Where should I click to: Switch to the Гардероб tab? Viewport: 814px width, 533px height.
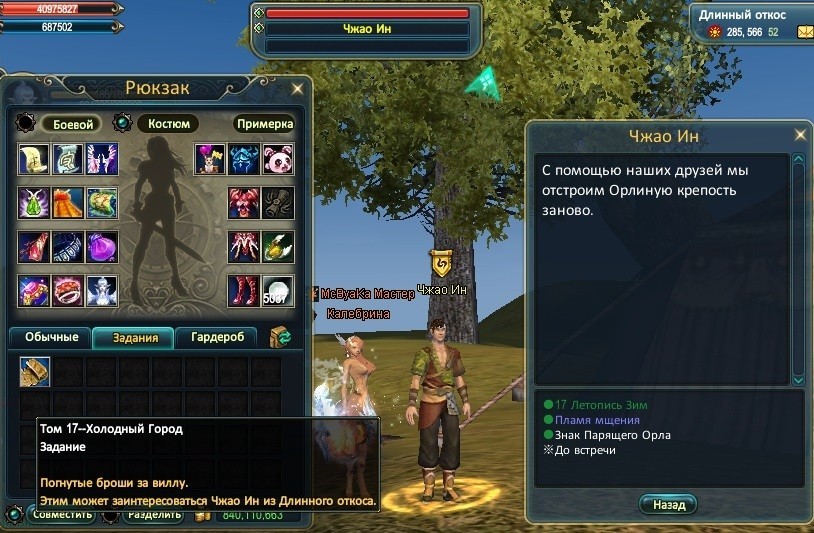point(217,337)
